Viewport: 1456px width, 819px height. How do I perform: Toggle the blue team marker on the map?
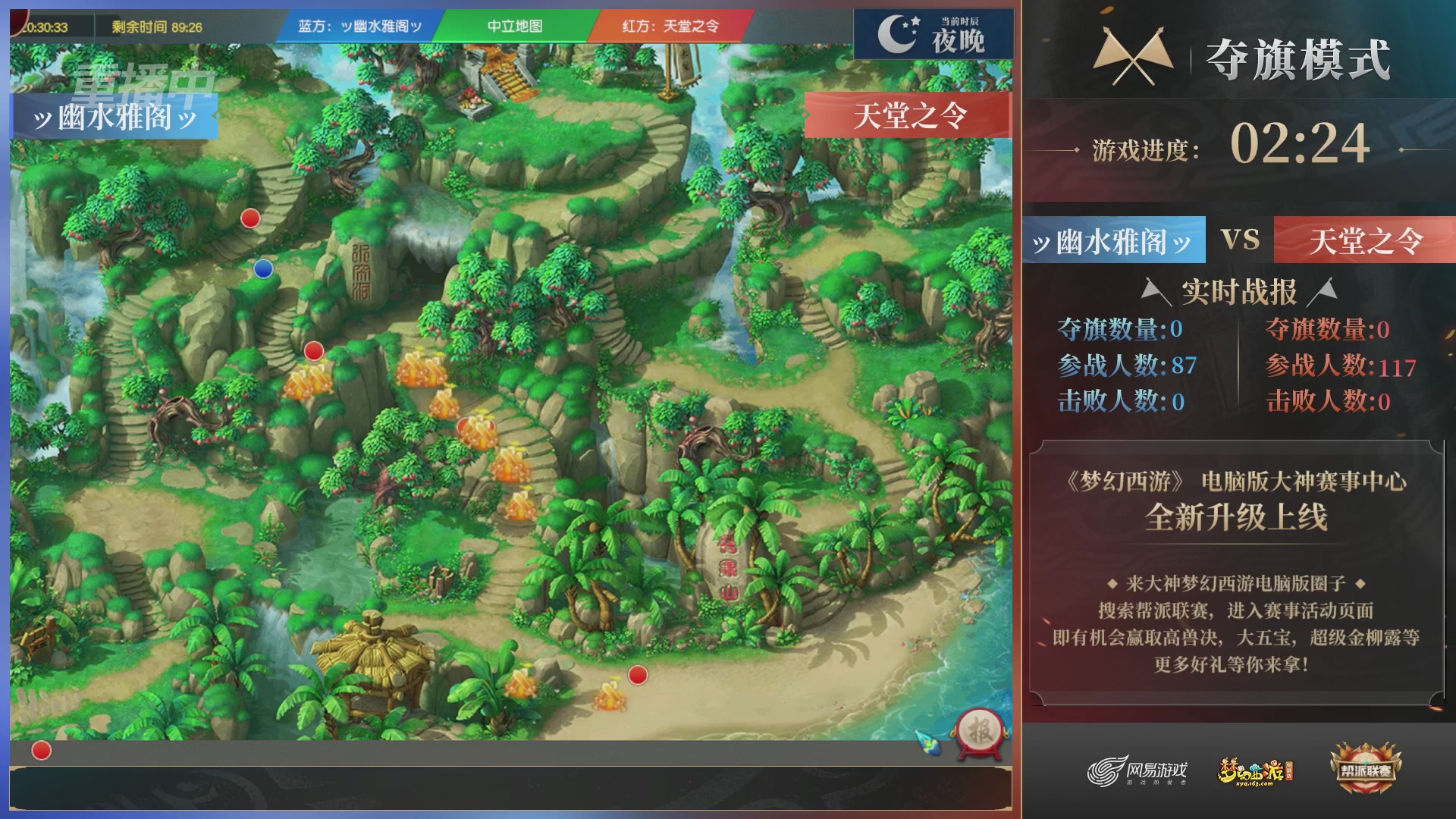click(262, 268)
